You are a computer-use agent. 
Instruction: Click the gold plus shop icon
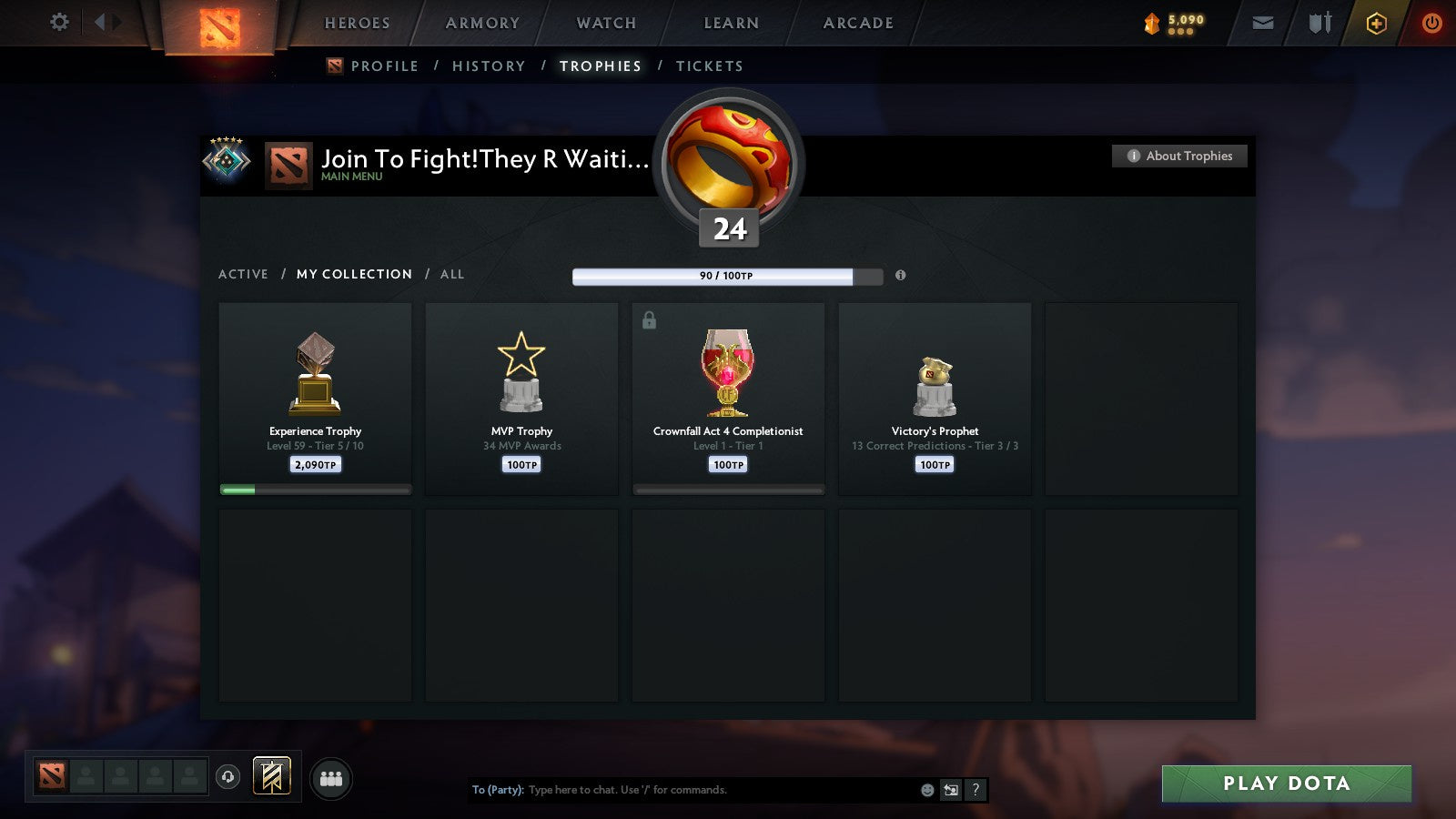click(x=1377, y=23)
